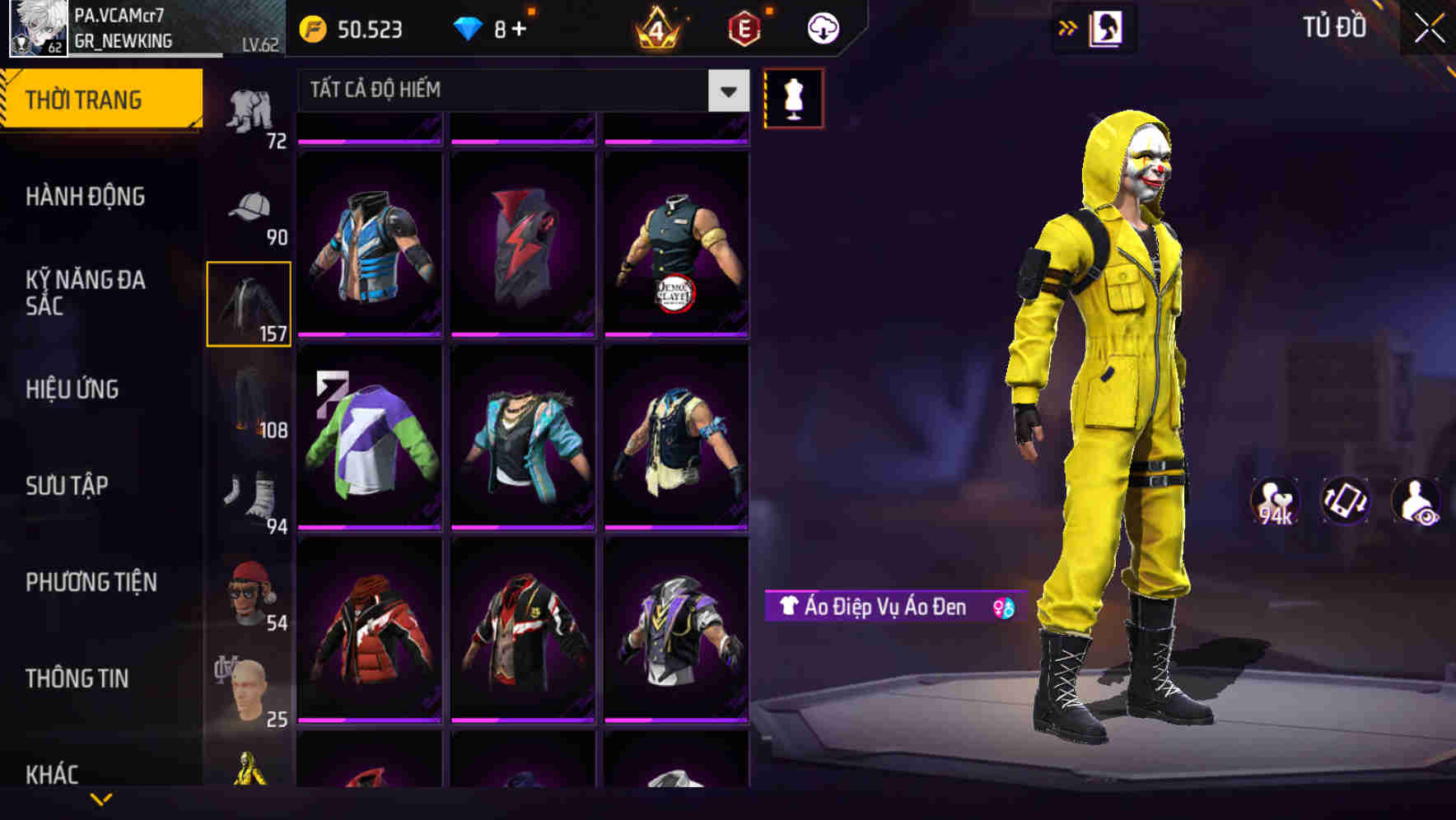The height and width of the screenshot is (820, 1456).
Task: Click the double-arrow expander near character portrait icon
Action: click(1068, 26)
